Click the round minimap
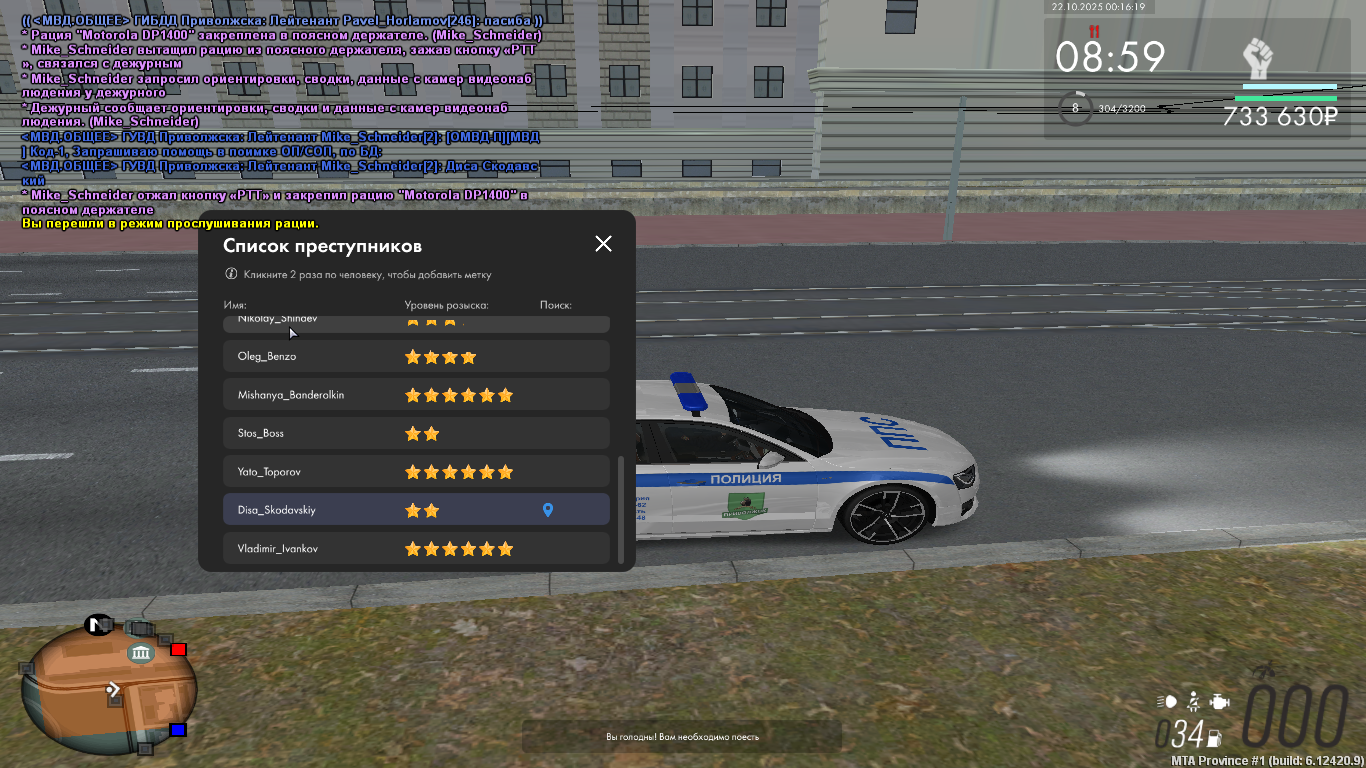Viewport: 1366px width, 768px height. click(108, 690)
